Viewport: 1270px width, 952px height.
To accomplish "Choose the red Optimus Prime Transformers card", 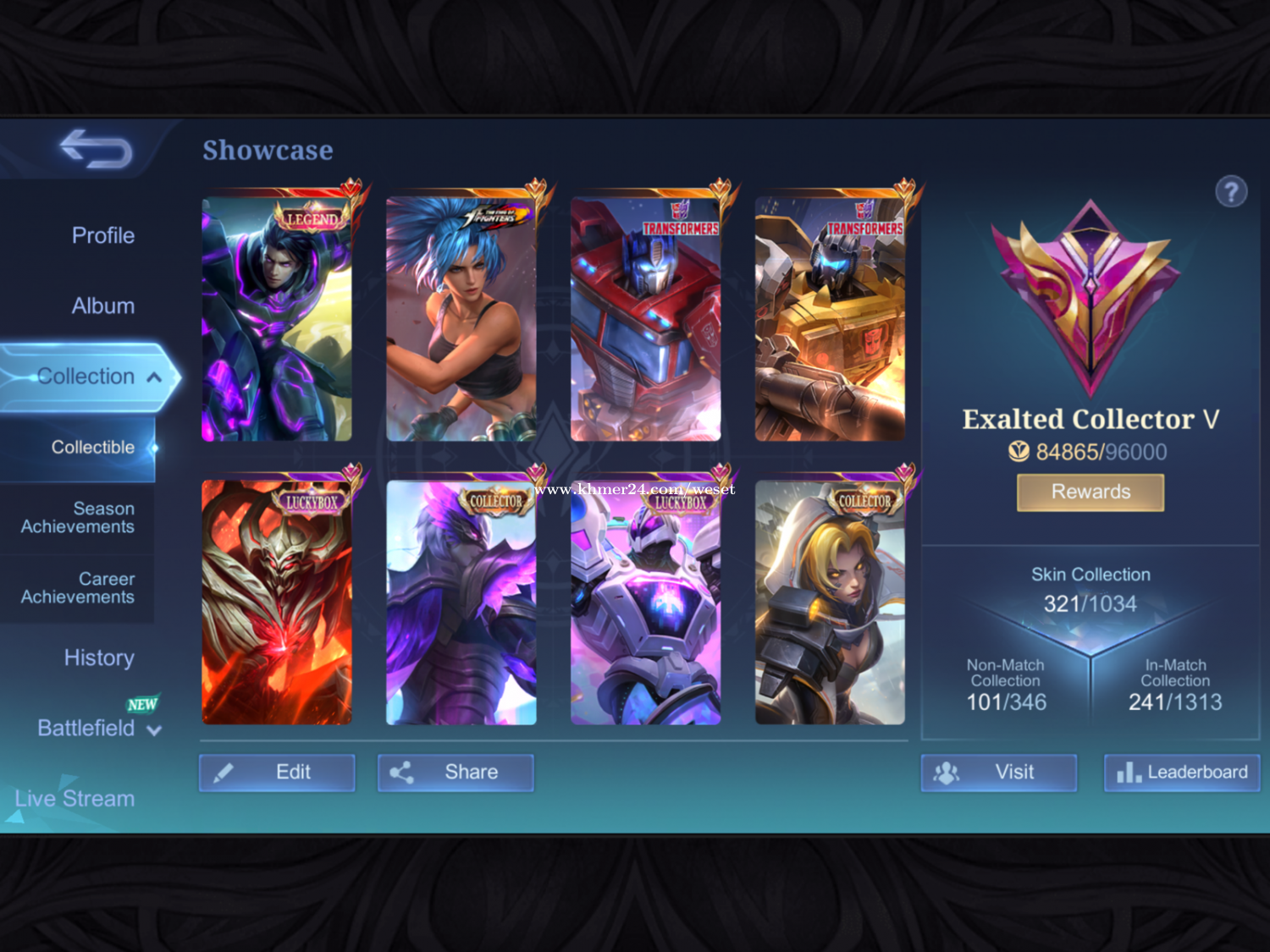I will (x=646, y=319).
